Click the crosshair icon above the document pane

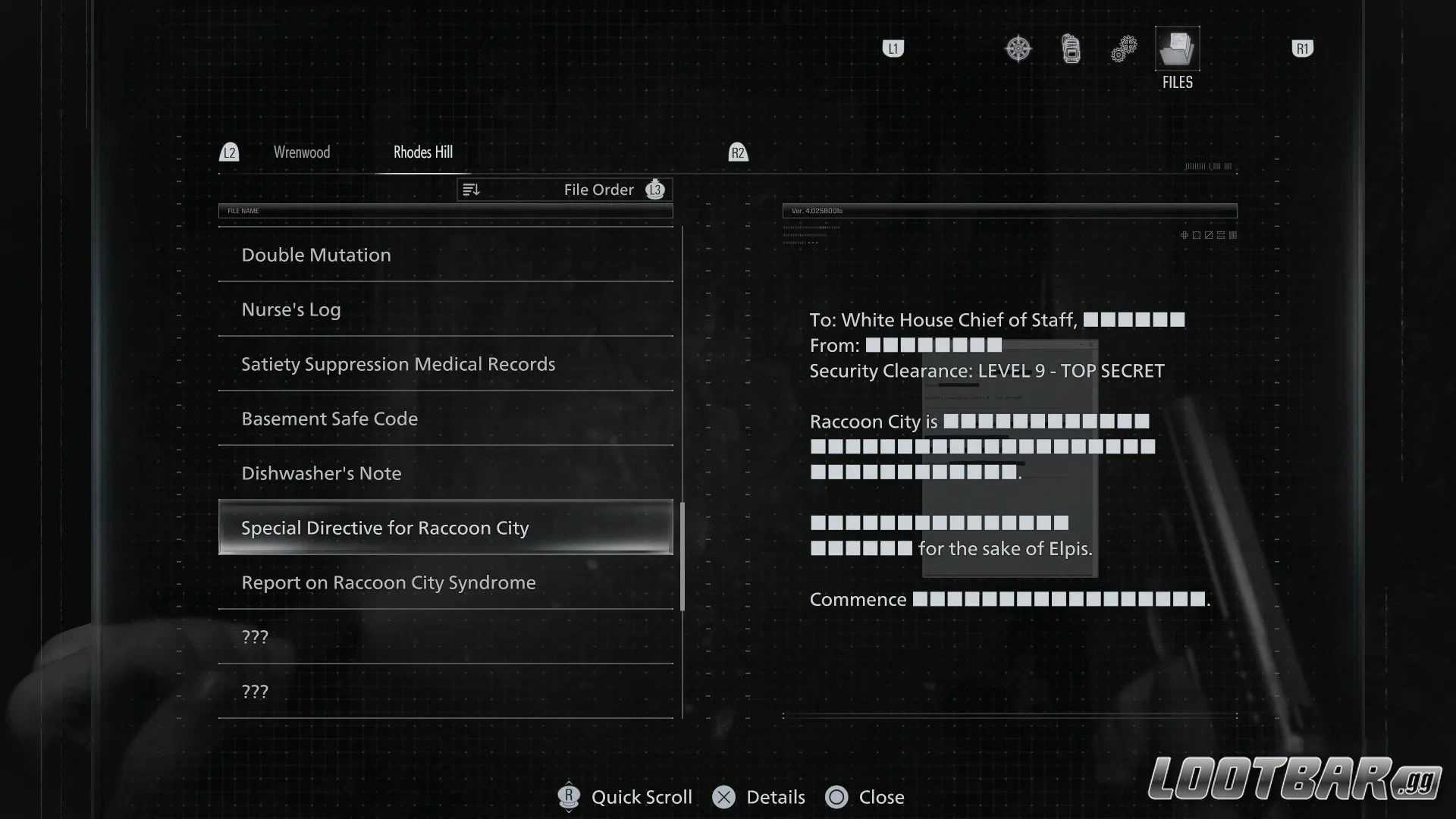point(1185,235)
